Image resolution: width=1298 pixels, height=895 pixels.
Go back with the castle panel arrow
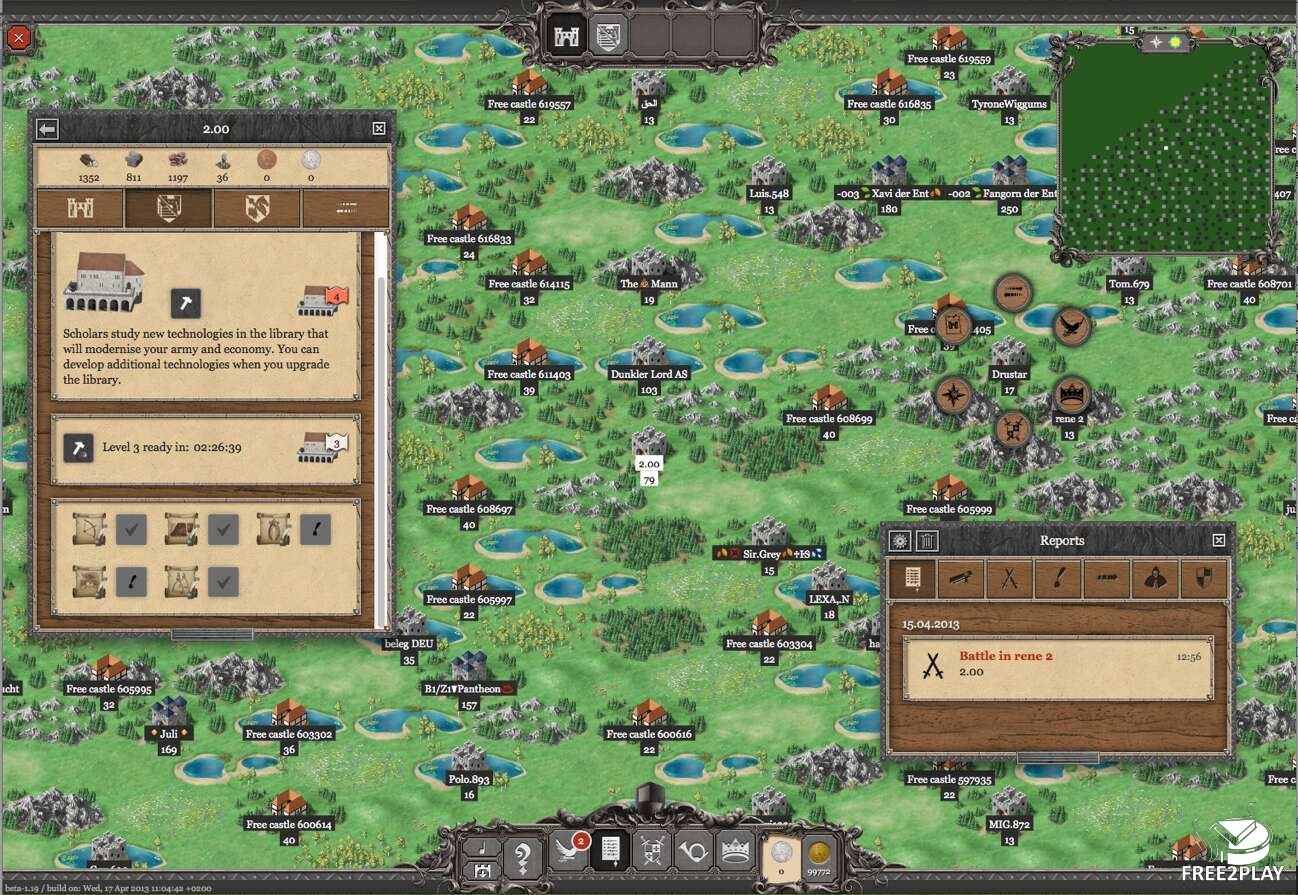(x=47, y=128)
